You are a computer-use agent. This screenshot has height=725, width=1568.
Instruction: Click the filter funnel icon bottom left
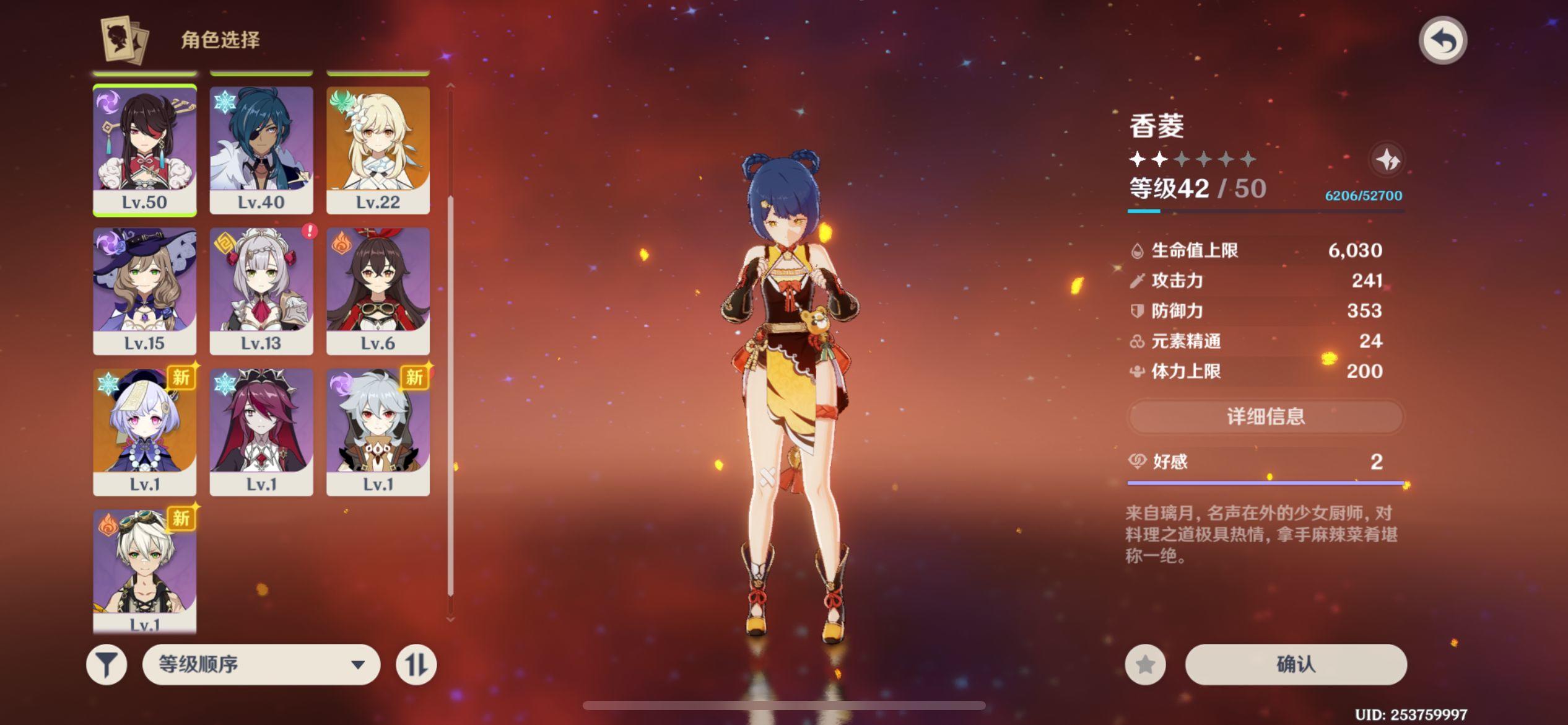(107, 664)
